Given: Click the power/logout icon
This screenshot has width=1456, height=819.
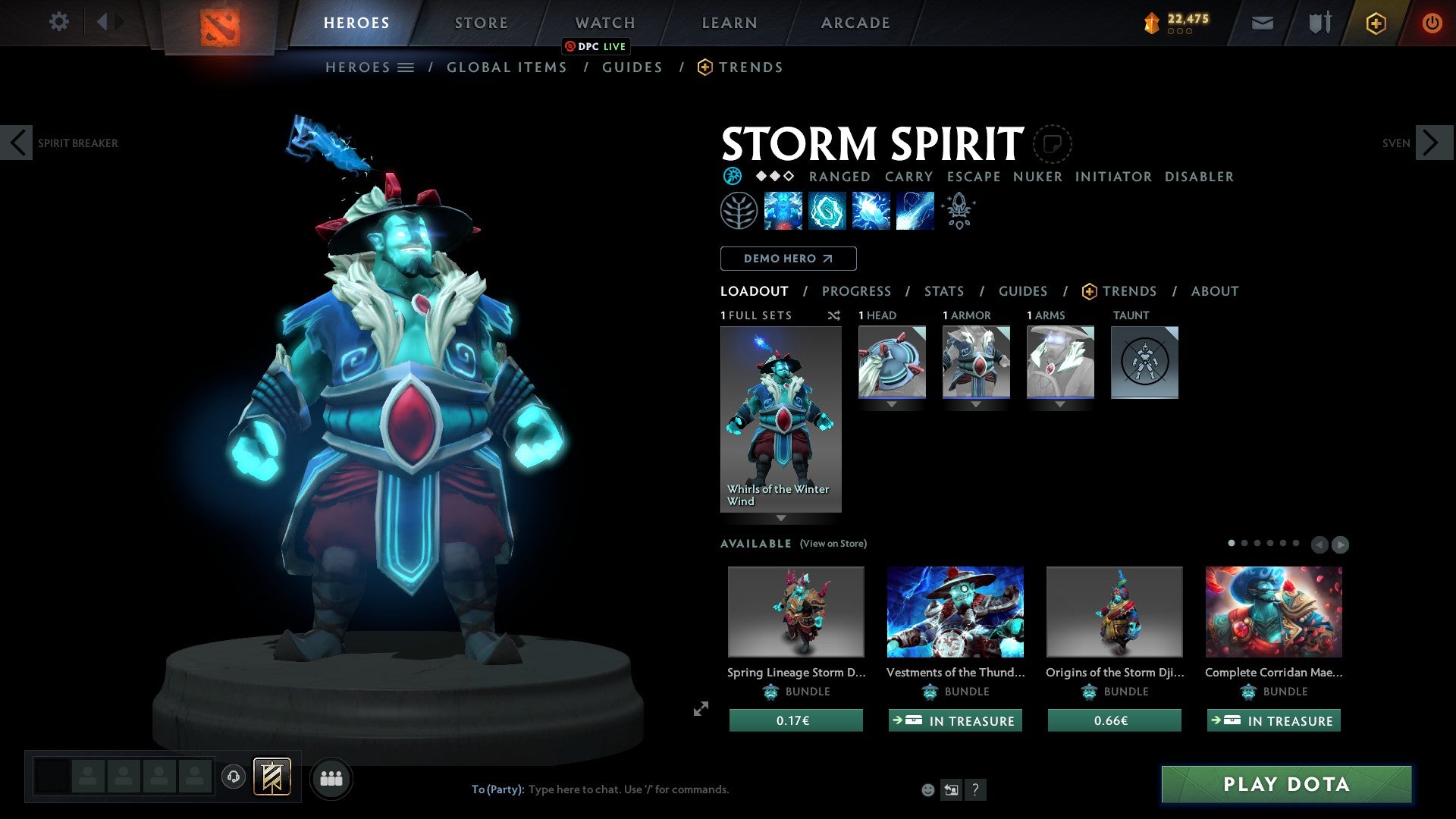Looking at the screenshot, I should (x=1432, y=23).
